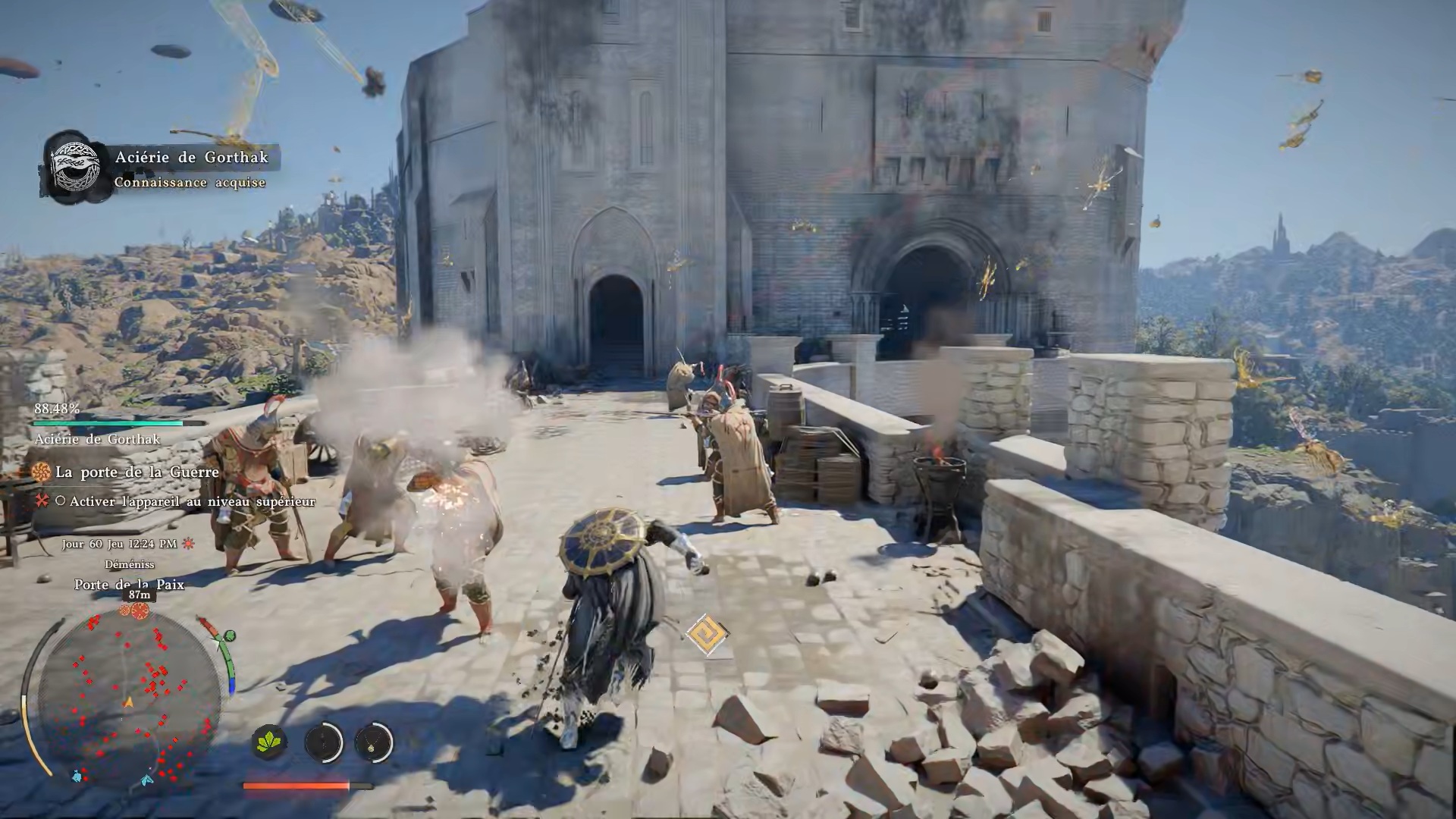The width and height of the screenshot is (1456, 819).
Task: Select the La porte de la Guerre quest
Action: [136, 472]
